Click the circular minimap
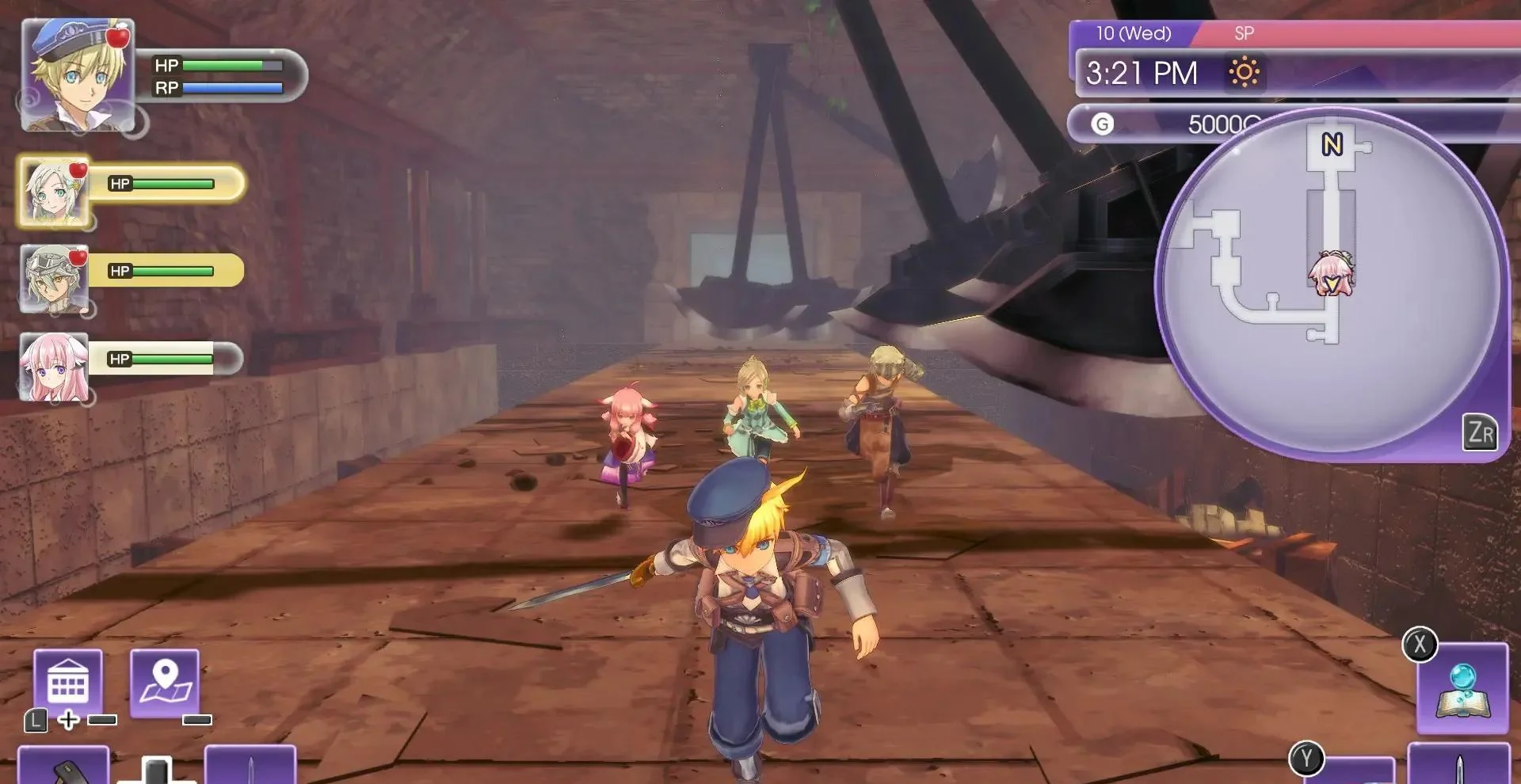The image size is (1521, 784). (1331, 285)
